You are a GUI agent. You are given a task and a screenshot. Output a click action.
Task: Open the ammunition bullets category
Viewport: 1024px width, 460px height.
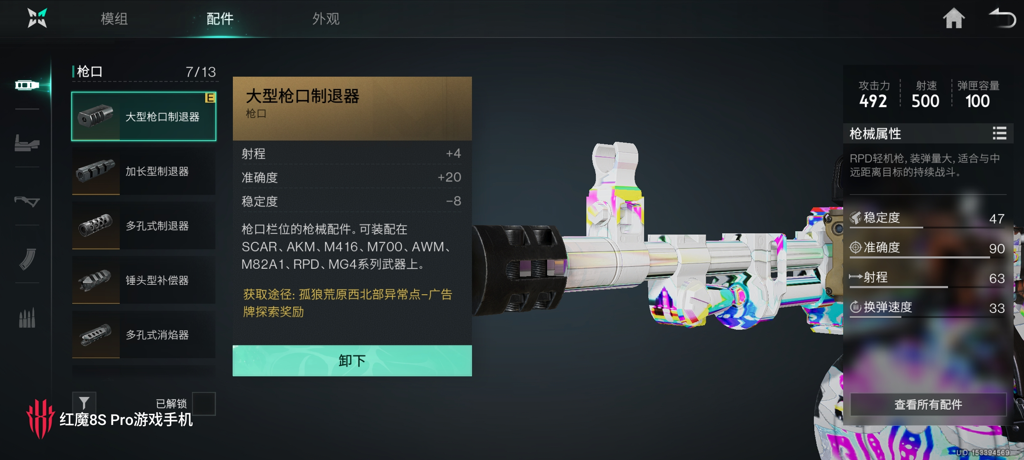(27, 319)
